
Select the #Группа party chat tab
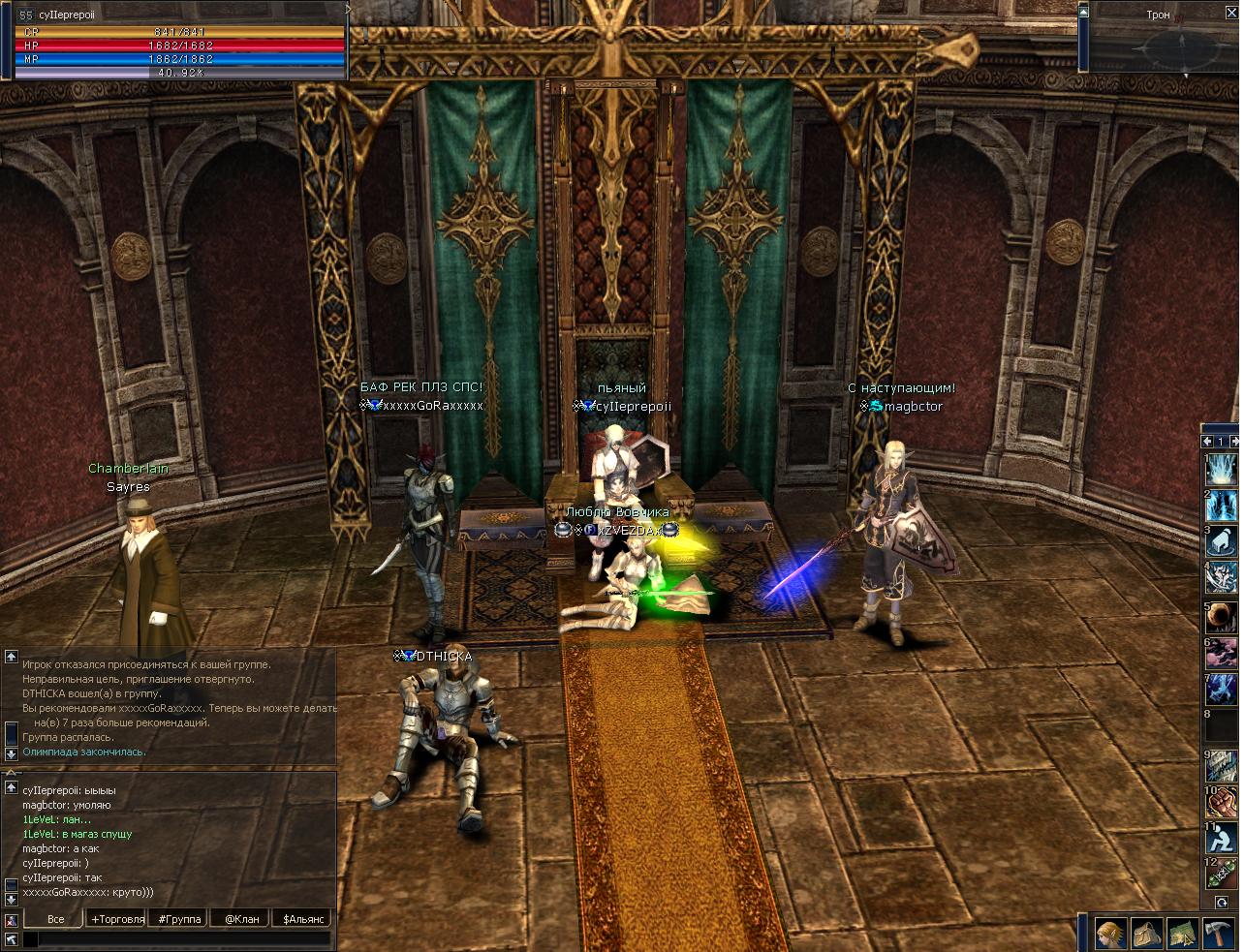point(179,918)
